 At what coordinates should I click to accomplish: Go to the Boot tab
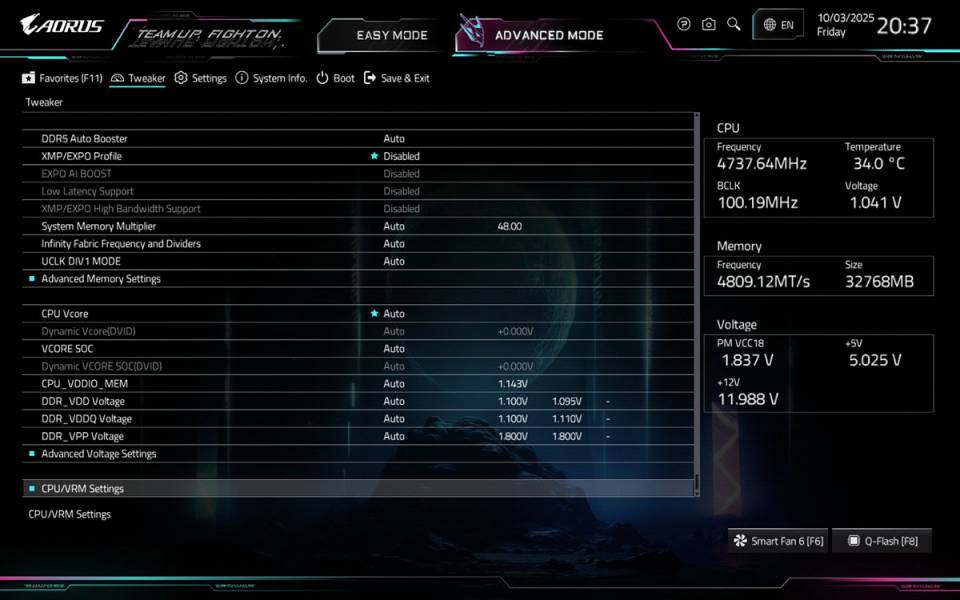point(336,78)
